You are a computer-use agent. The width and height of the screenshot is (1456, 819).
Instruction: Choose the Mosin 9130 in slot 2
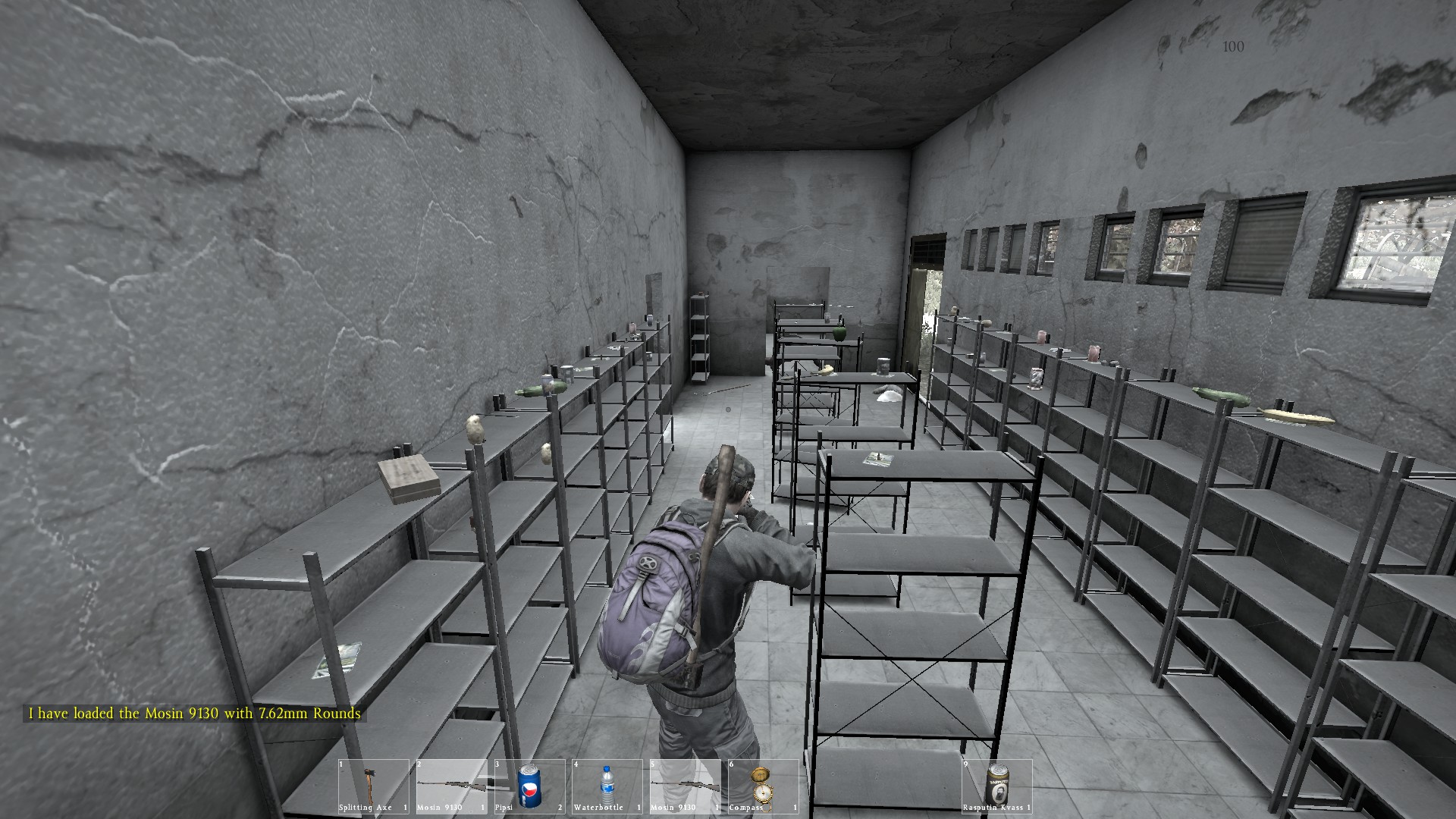[451, 786]
